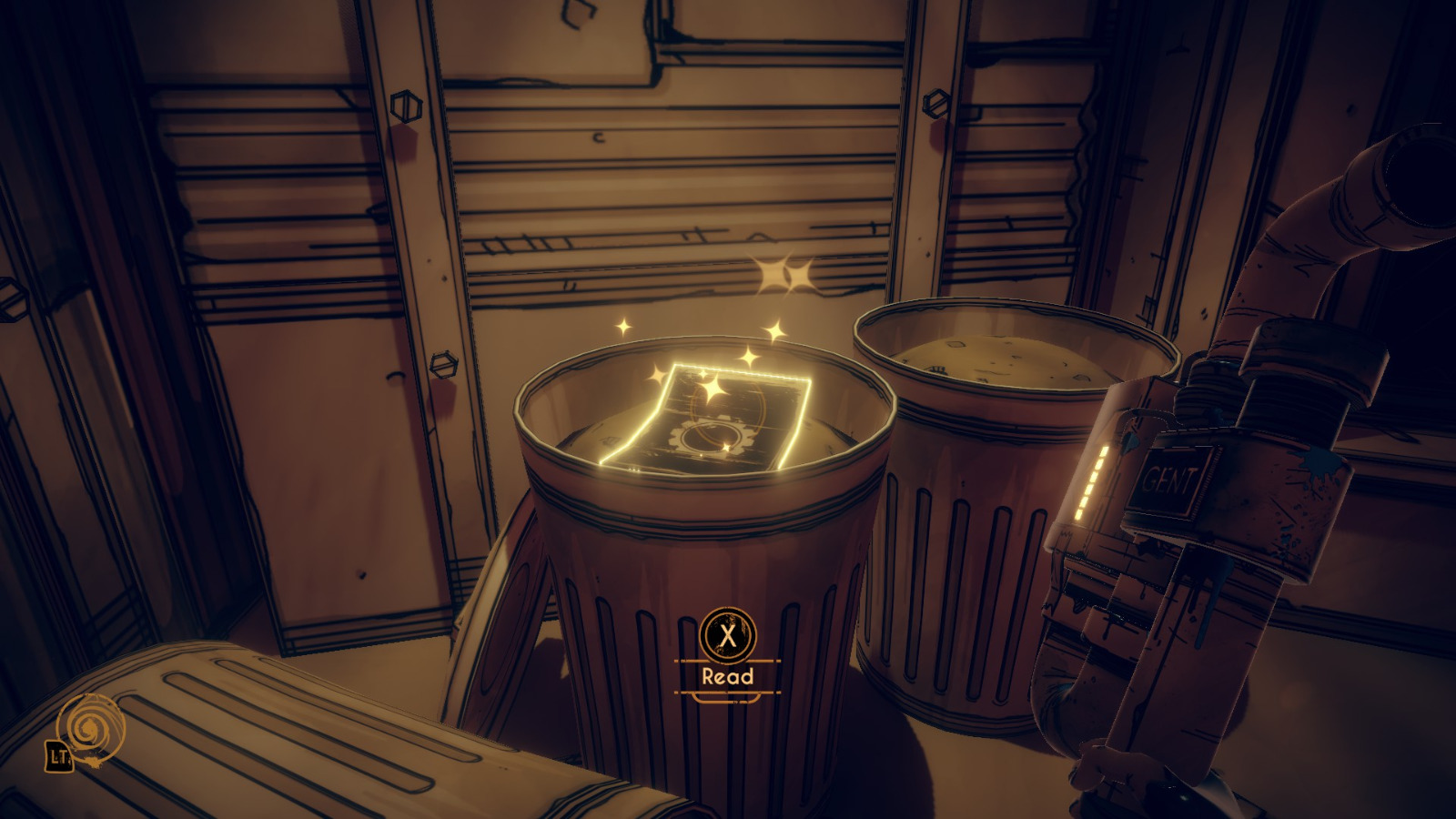Image resolution: width=1456 pixels, height=819 pixels.
Task: Toggle the top segment of the light meter
Action: click(x=1103, y=450)
